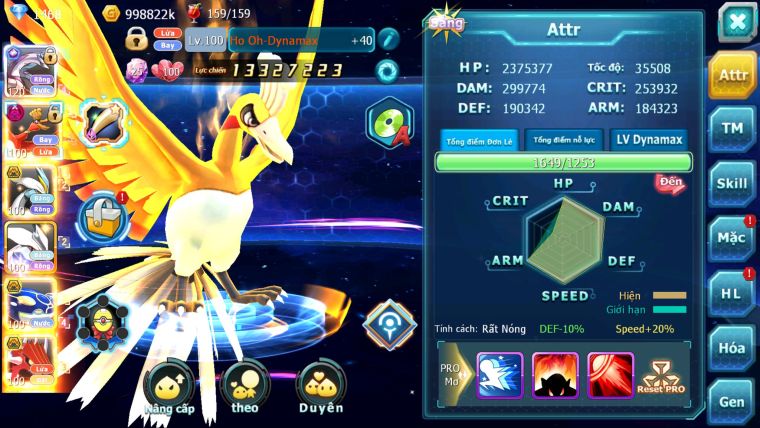The width and height of the screenshot is (760, 428).
Task: Open the TM side tab
Action: click(x=732, y=128)
